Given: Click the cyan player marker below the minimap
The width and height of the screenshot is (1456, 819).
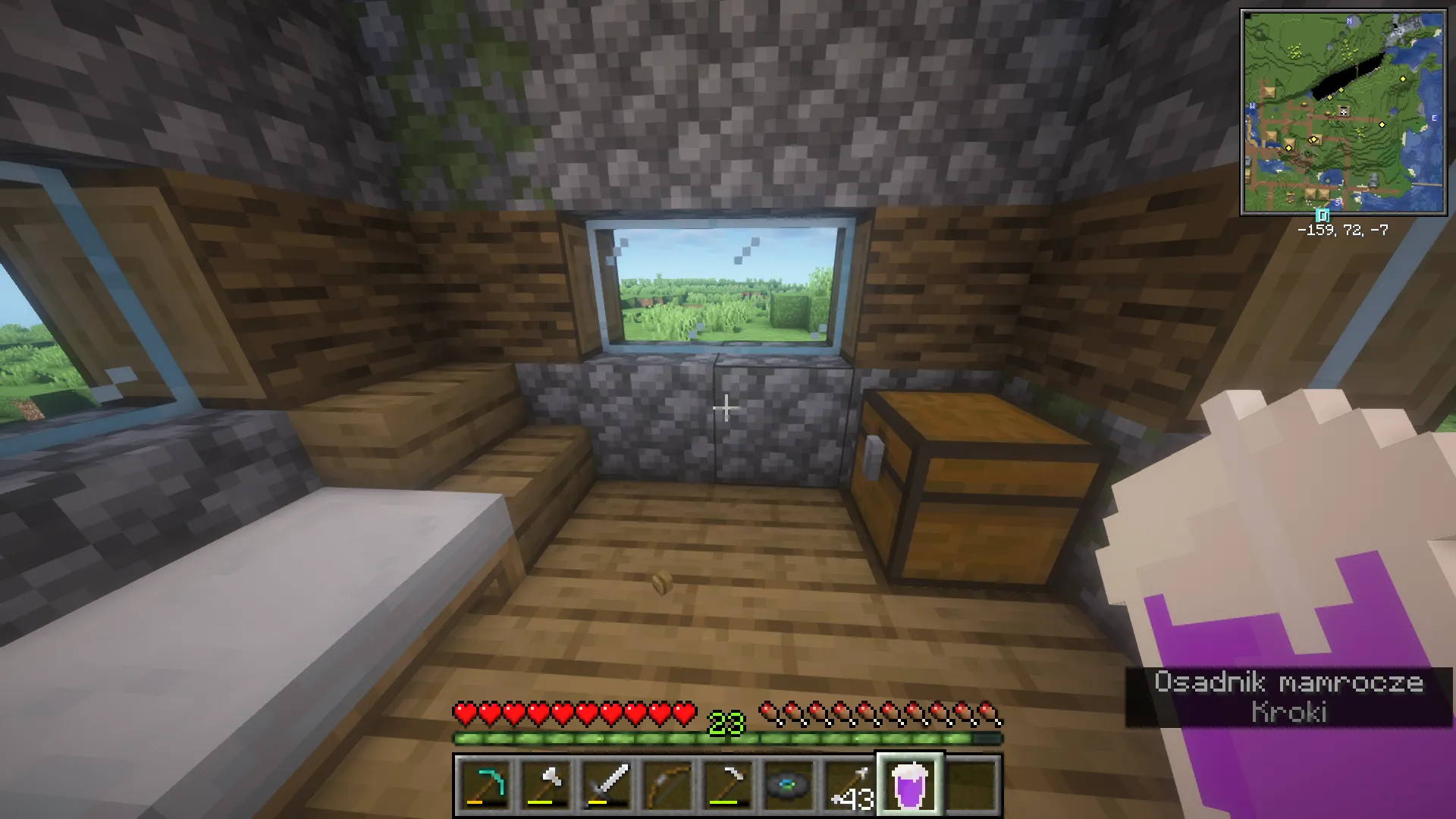Looking at the screenshot, I should click(1323, 215).
